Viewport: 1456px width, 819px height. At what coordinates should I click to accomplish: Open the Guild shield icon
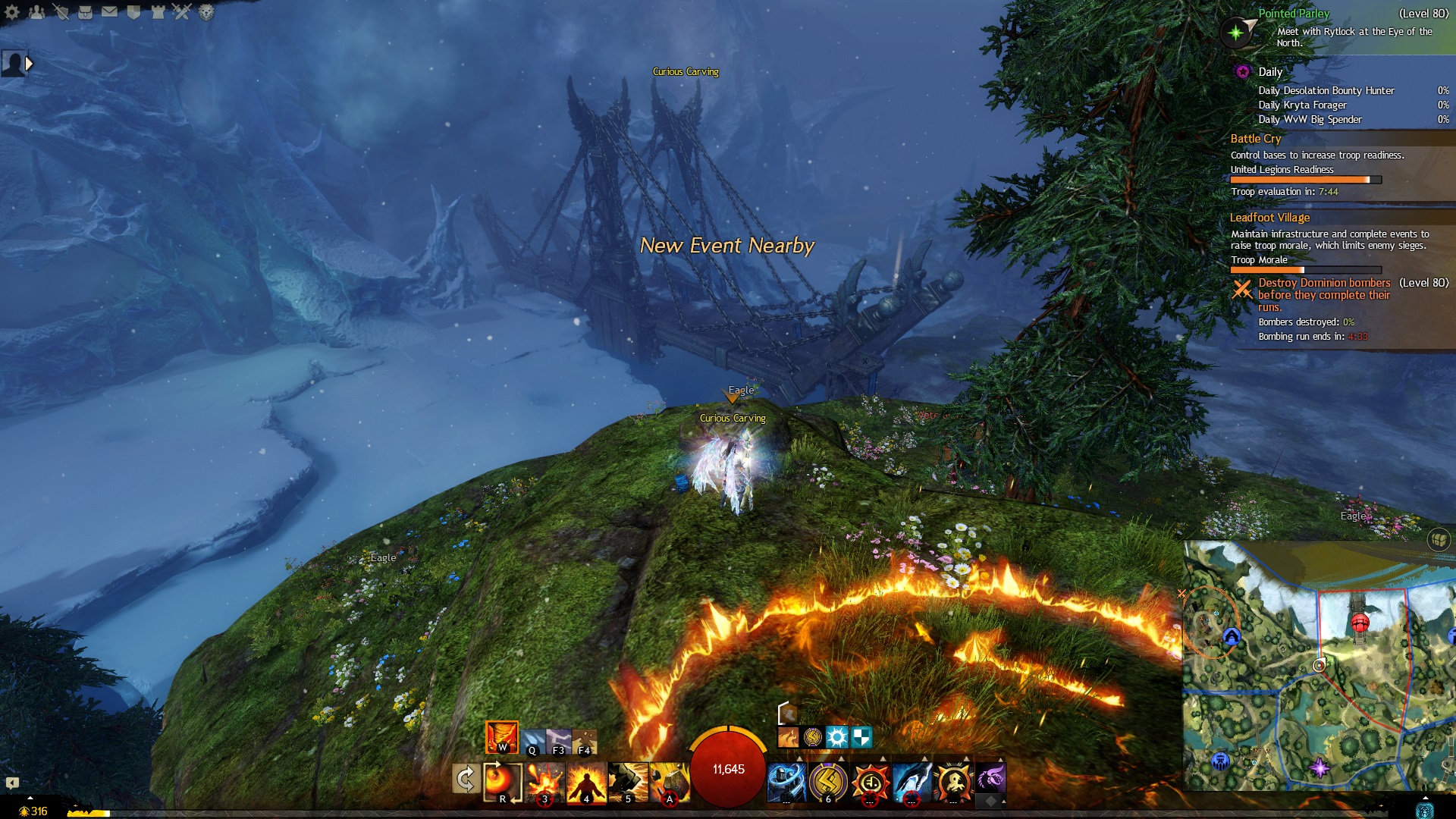tap(133, 11)
